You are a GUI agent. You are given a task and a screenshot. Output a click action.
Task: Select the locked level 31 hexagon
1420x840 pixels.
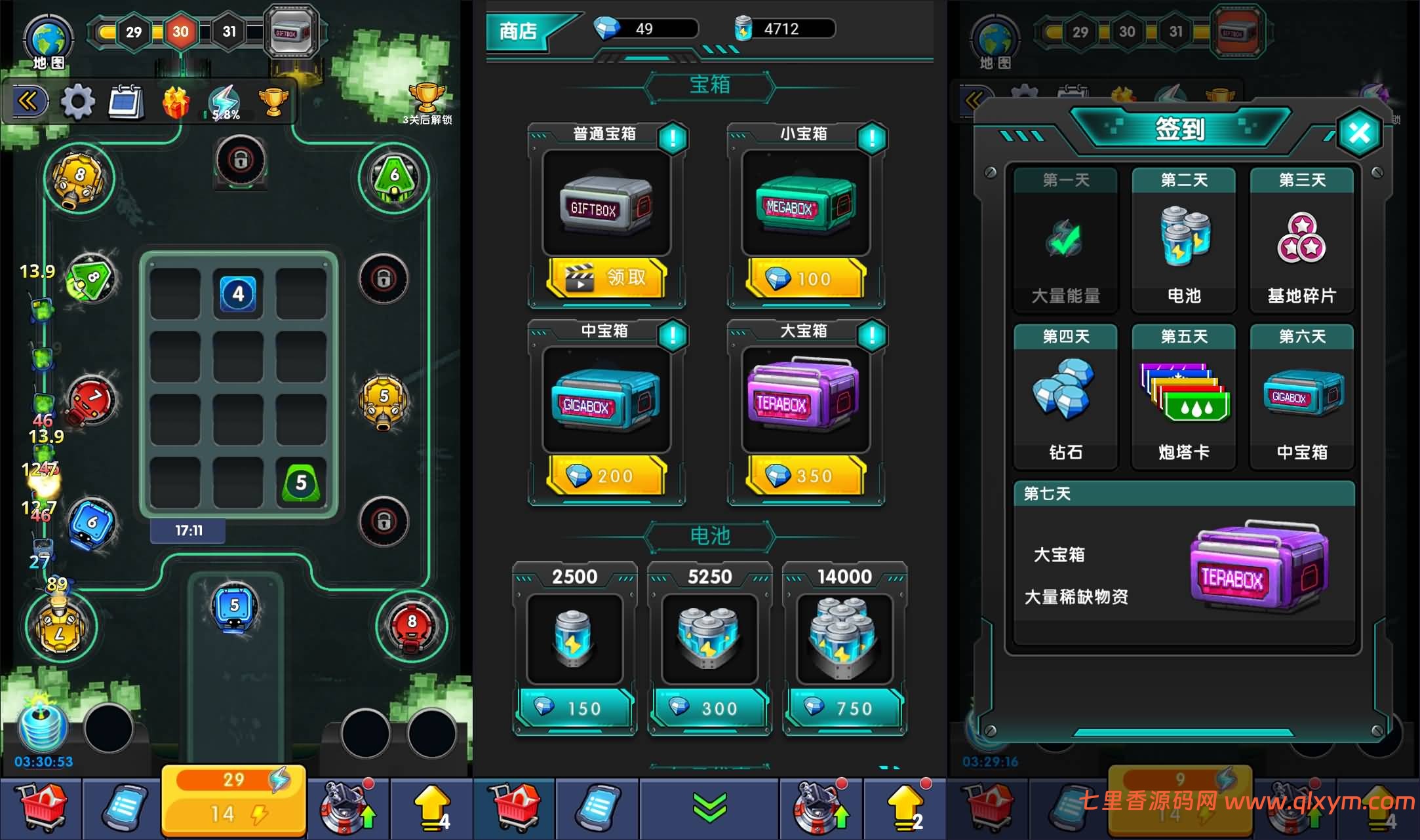coord(229,31)
